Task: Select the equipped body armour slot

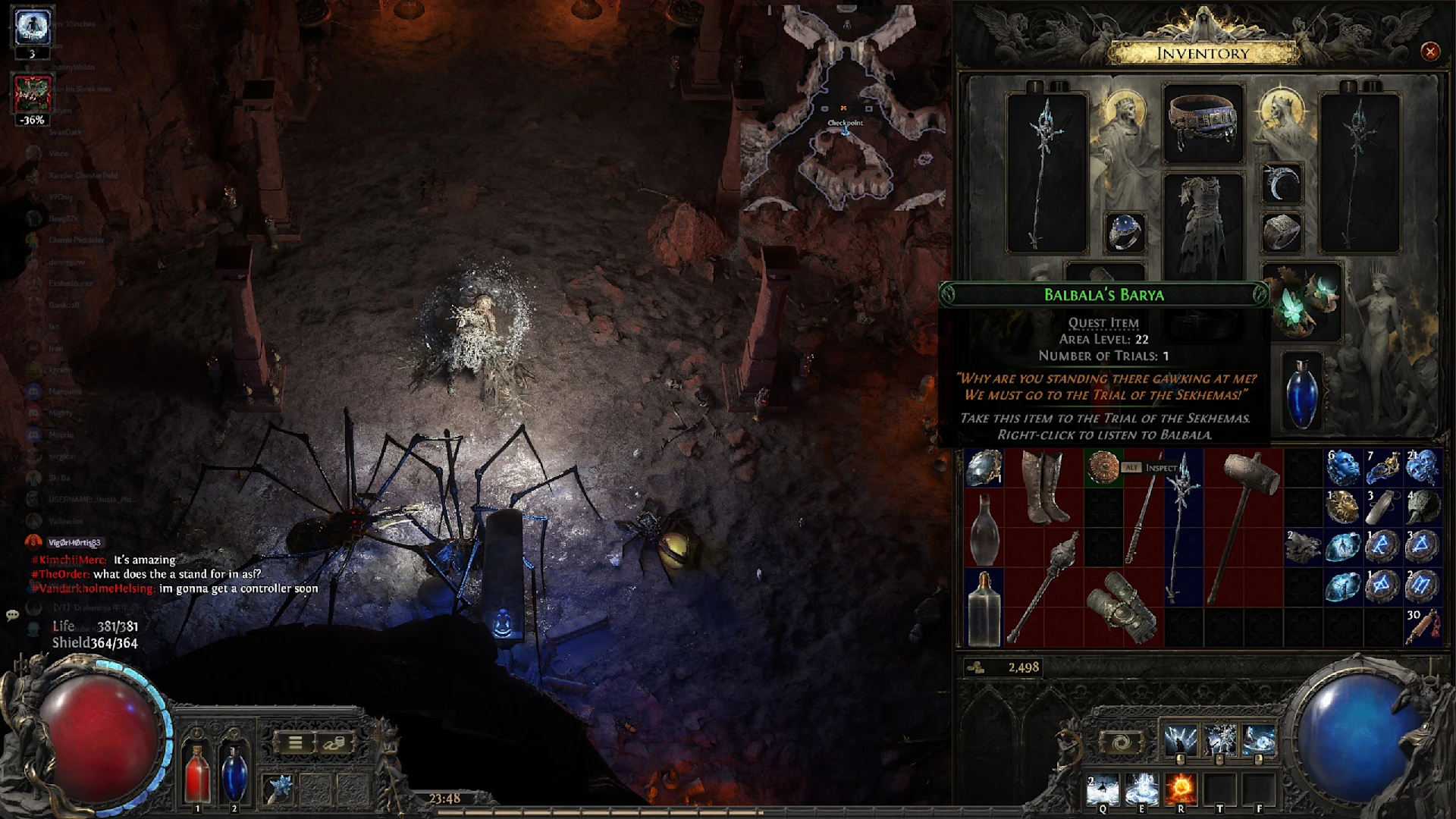Action: click(1203, 226)
